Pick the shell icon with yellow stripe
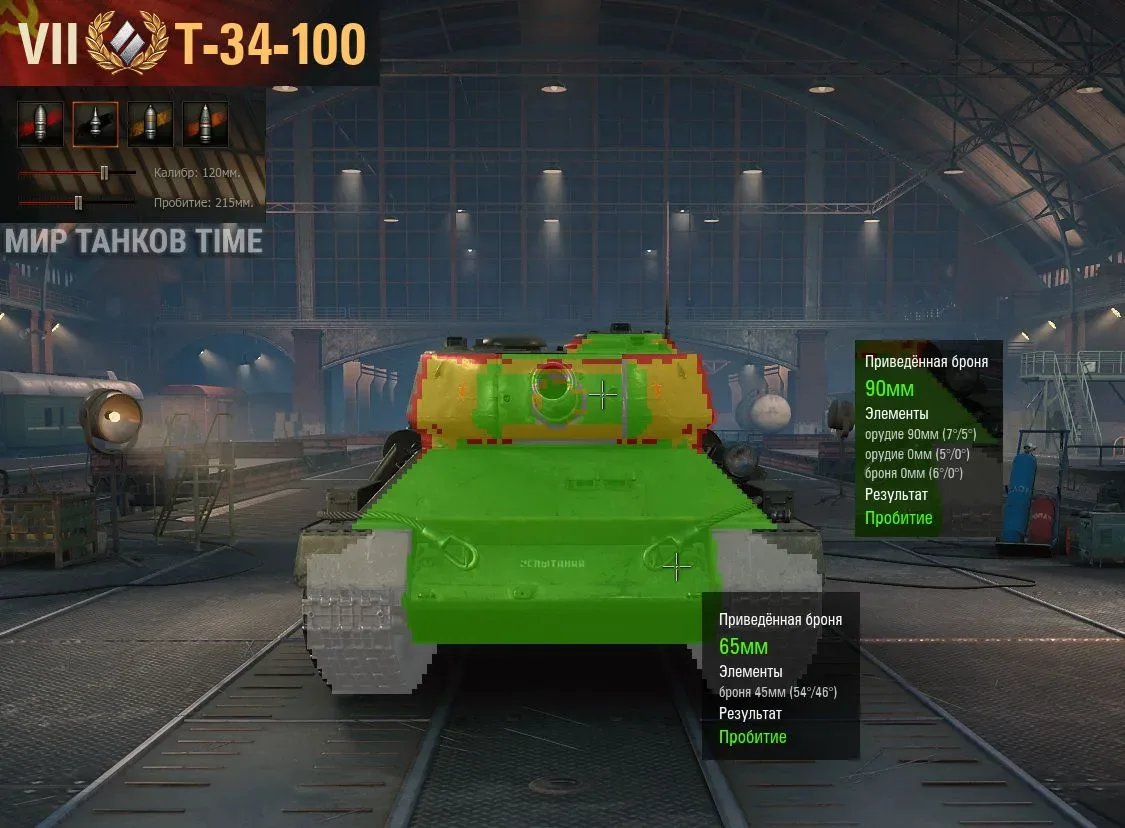 150,124
